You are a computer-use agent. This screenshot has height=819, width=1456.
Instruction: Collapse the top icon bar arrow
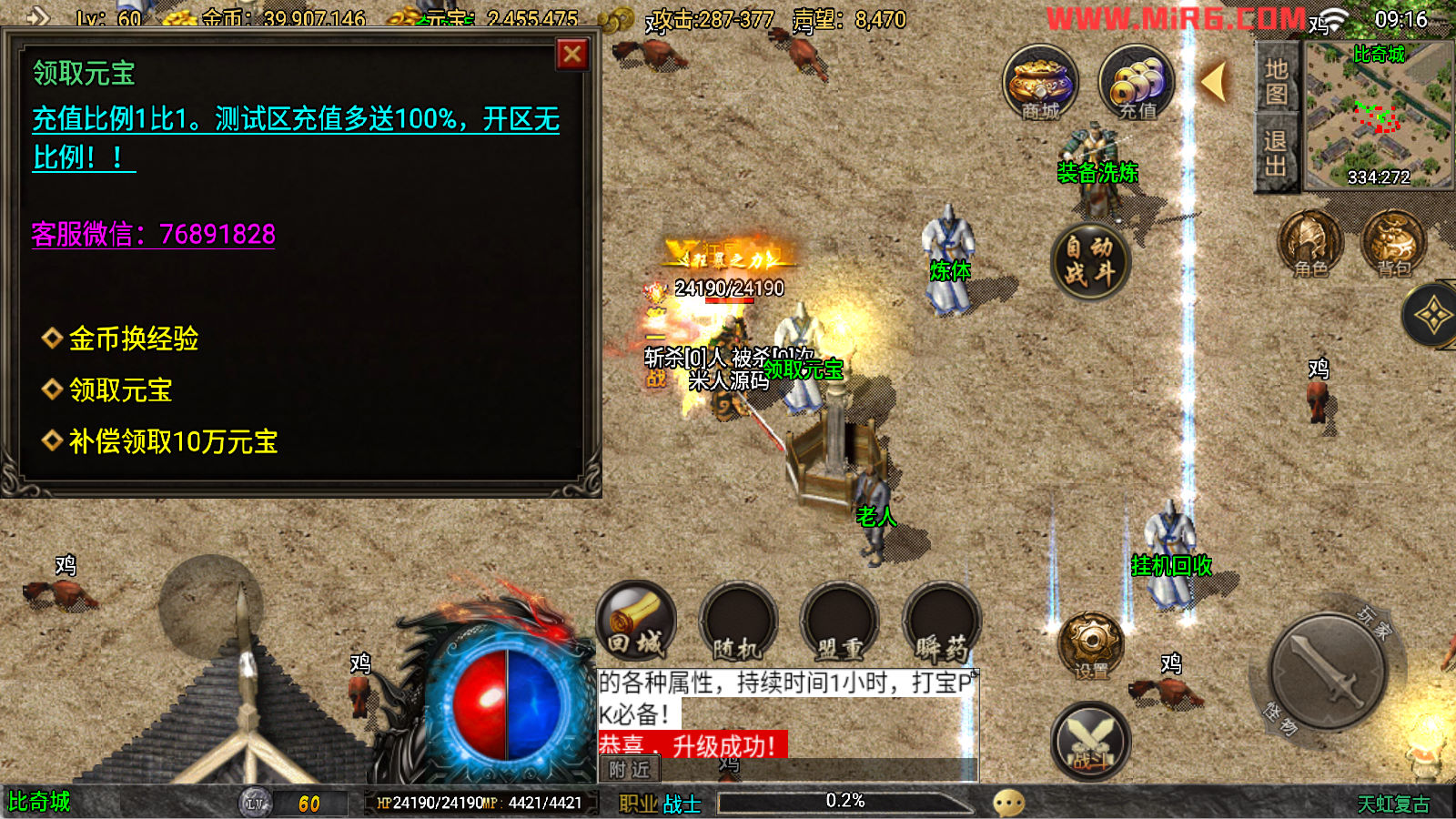1214,82
